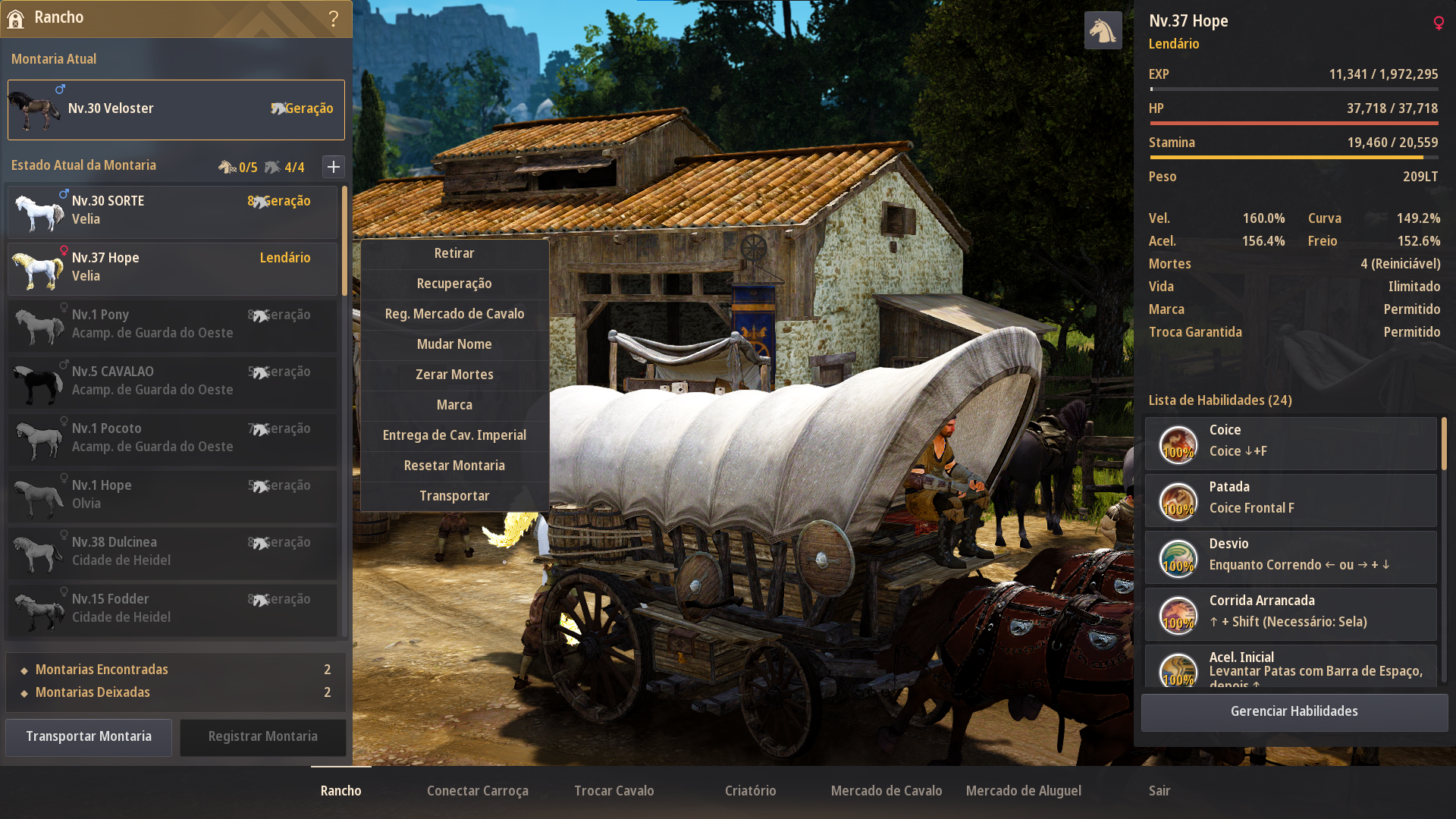Image resolution: width=1456 pixels, height=819 pixels.
Task: Select the Nv.38 Dulcinea horse row
Action: [173, 552]
